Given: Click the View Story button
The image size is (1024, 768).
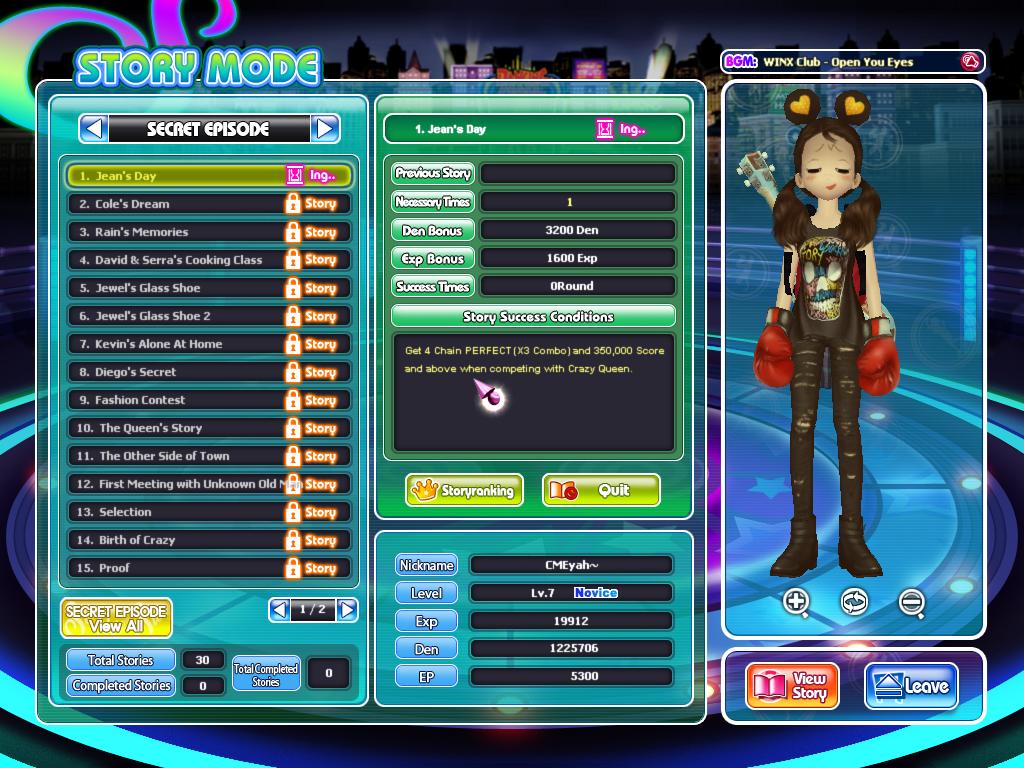Looking at the screenshot, I should tap(792, 686).
